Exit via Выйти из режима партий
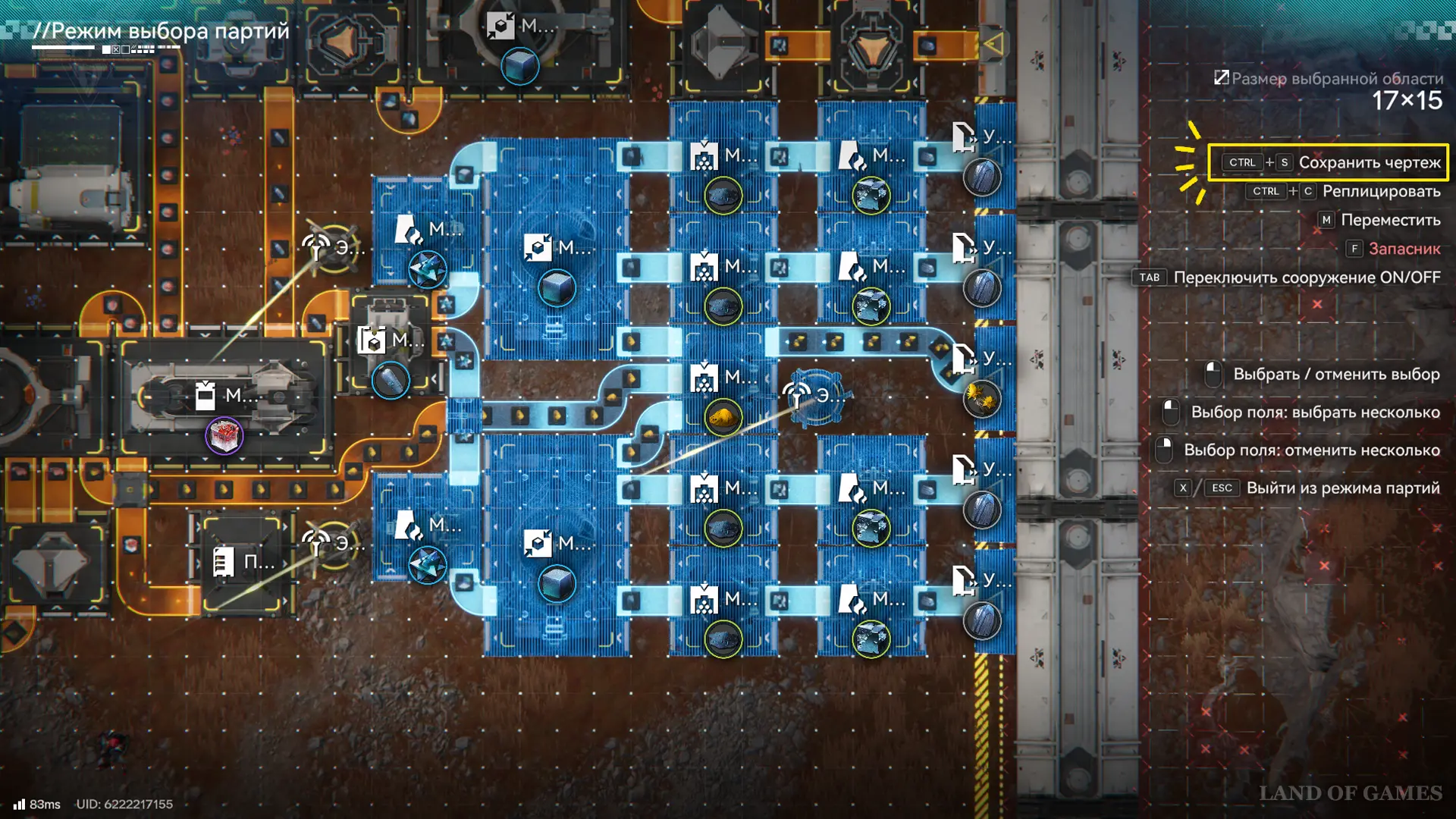Viewport: 1456px width, 819px height. [1342, 488]
